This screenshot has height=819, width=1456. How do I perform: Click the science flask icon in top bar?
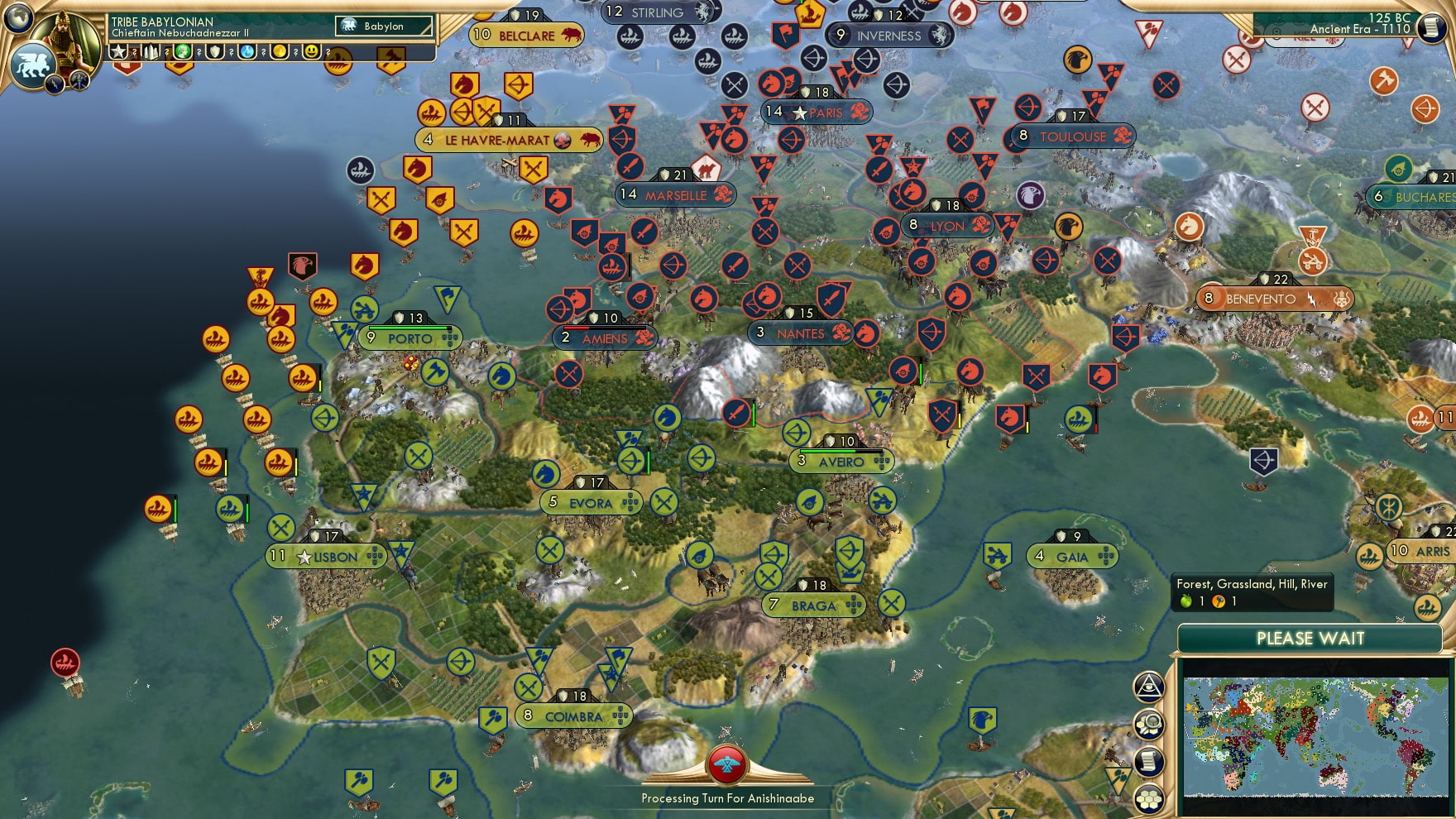point(249,53)
